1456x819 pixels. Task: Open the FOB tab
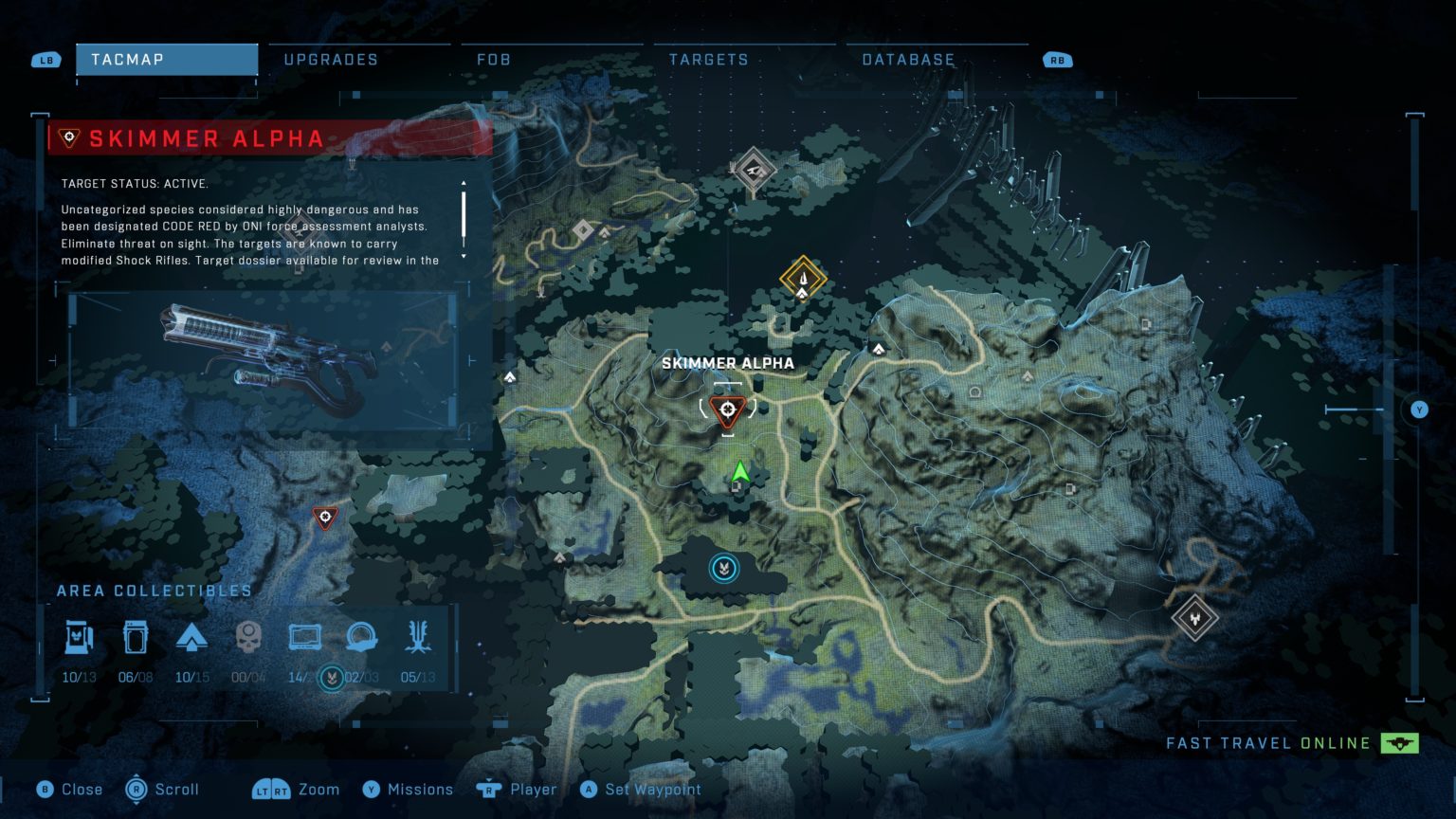495,59
